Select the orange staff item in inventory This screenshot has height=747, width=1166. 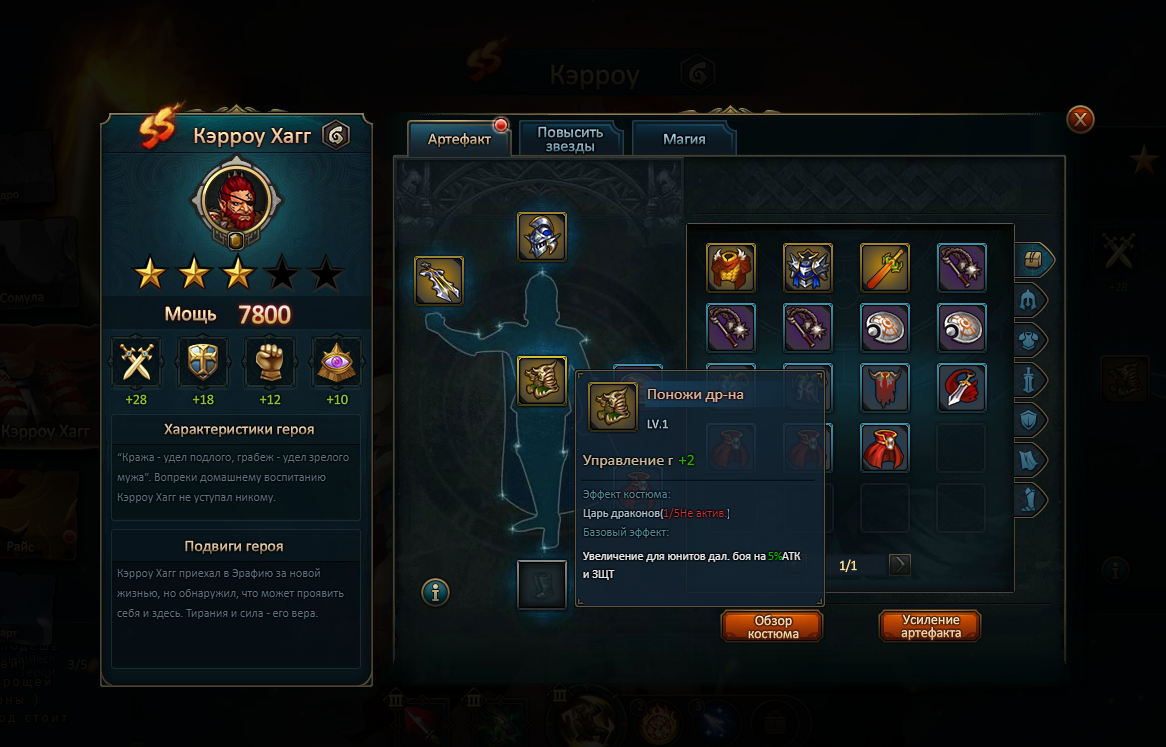pos(885,268)
